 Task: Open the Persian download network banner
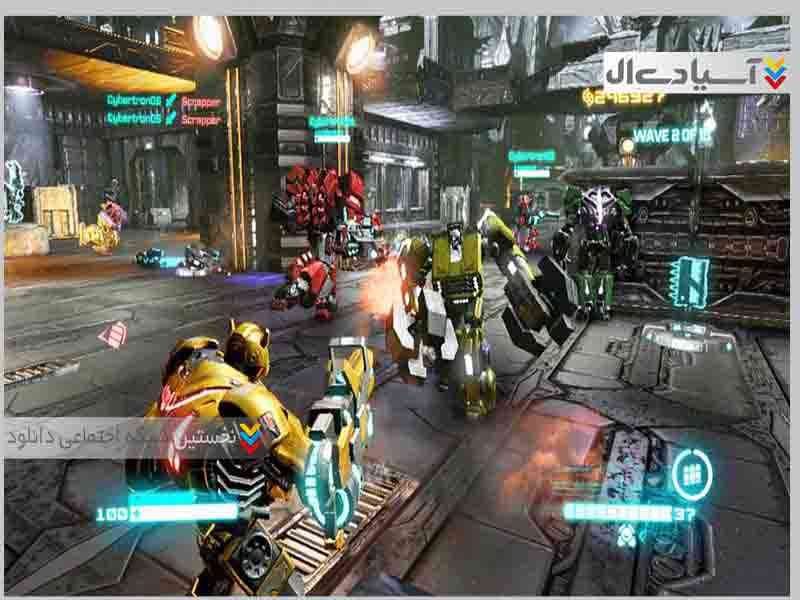point(137,438)
